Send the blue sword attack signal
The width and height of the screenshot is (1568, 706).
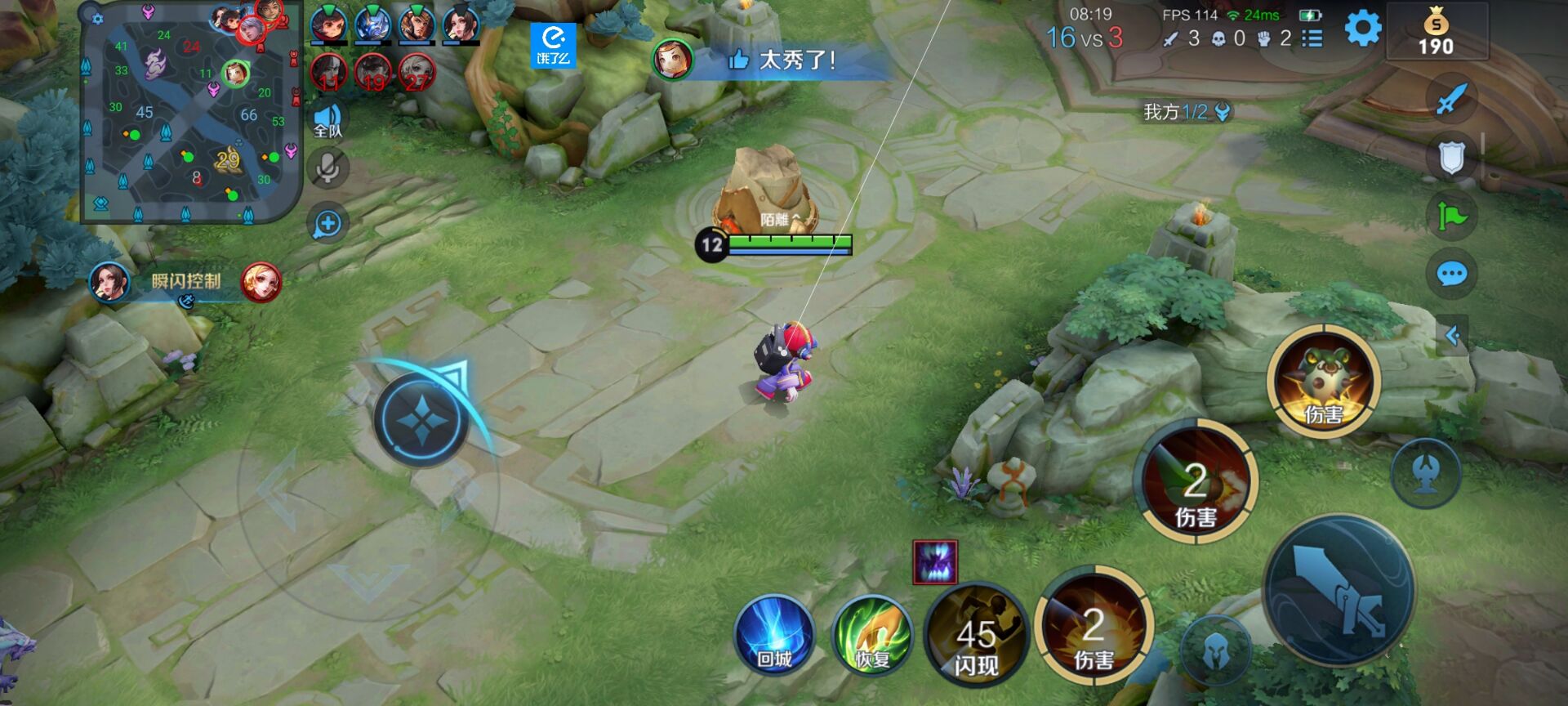coord(1451,101)
